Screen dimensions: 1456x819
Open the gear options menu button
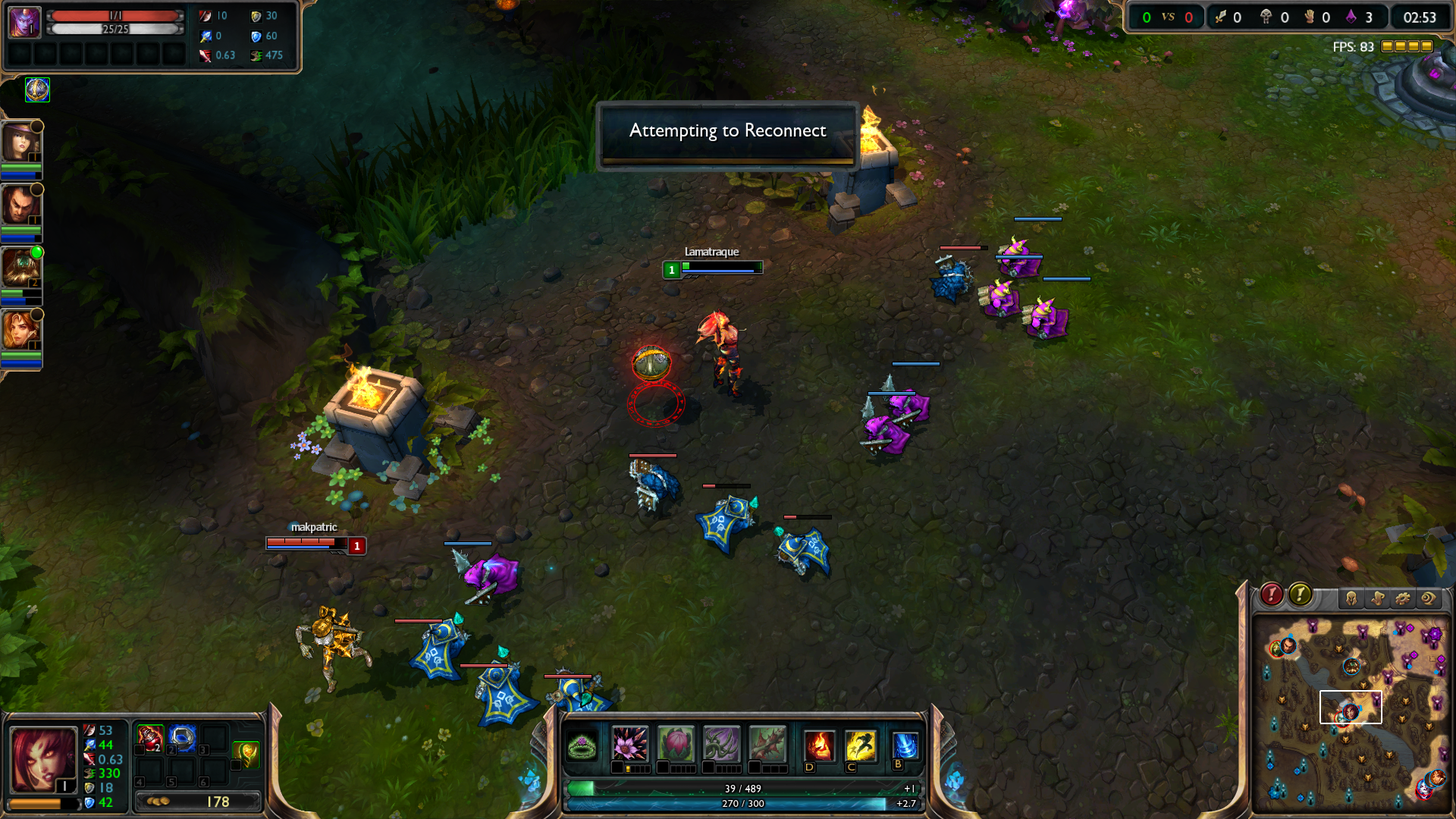click(1403, 598)
